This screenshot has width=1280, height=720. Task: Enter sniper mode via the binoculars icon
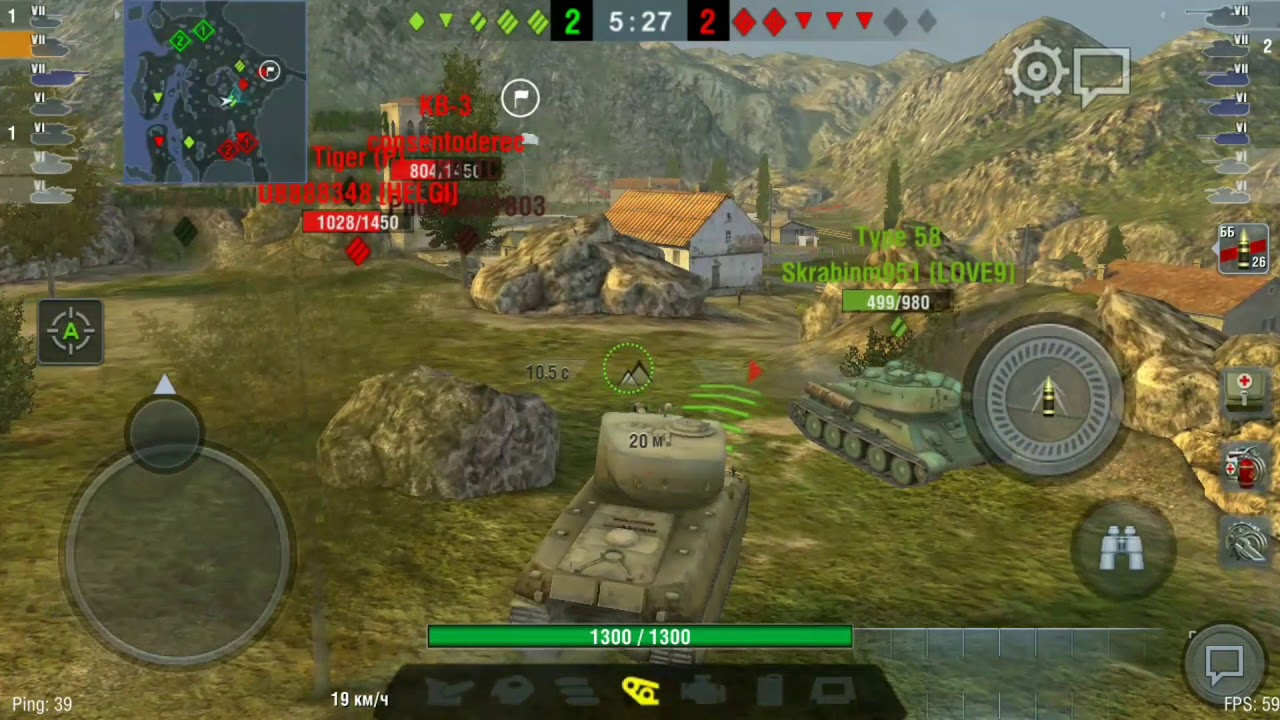coord(1124,546)
